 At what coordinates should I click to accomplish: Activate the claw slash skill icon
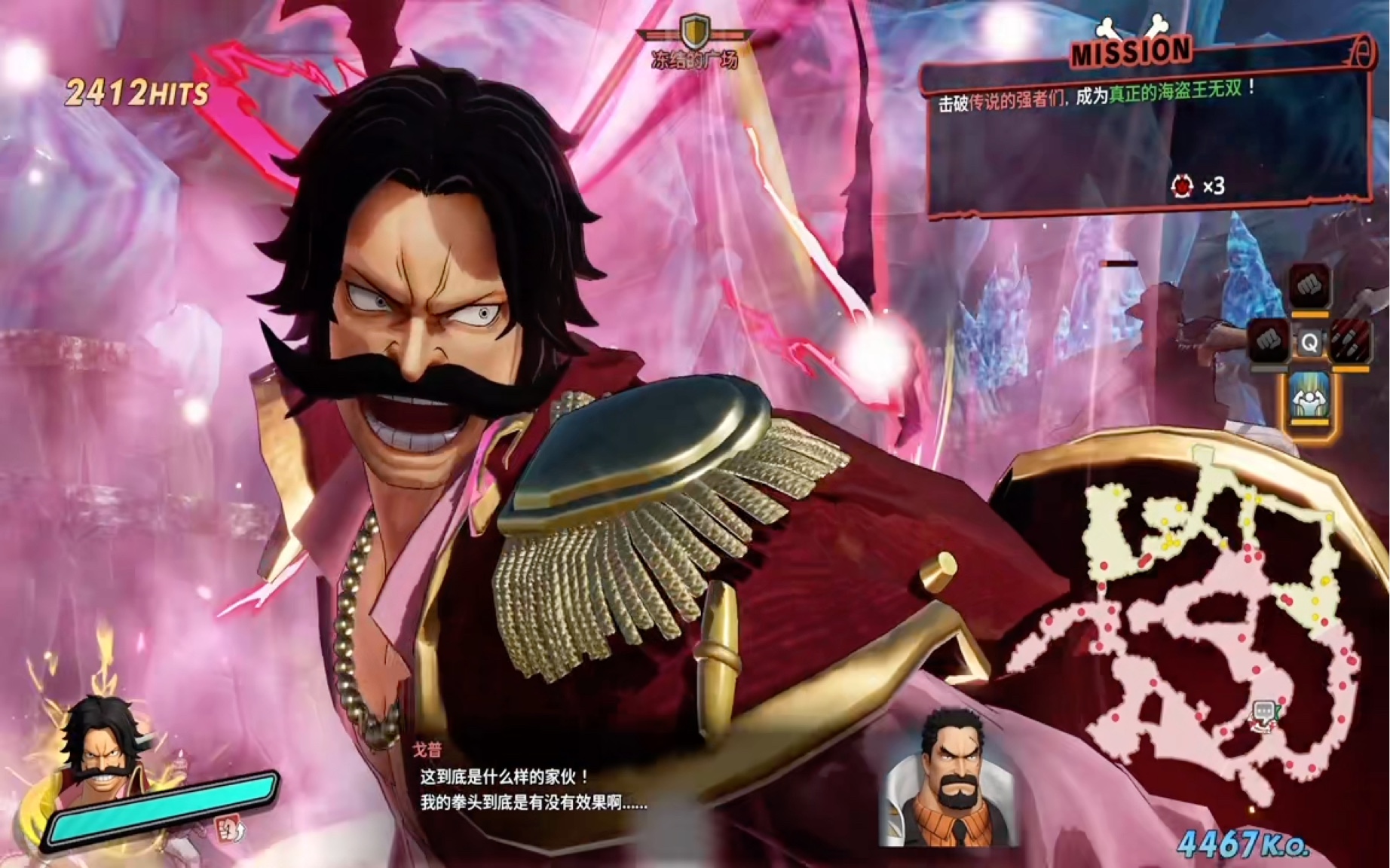pos(1351,341)
